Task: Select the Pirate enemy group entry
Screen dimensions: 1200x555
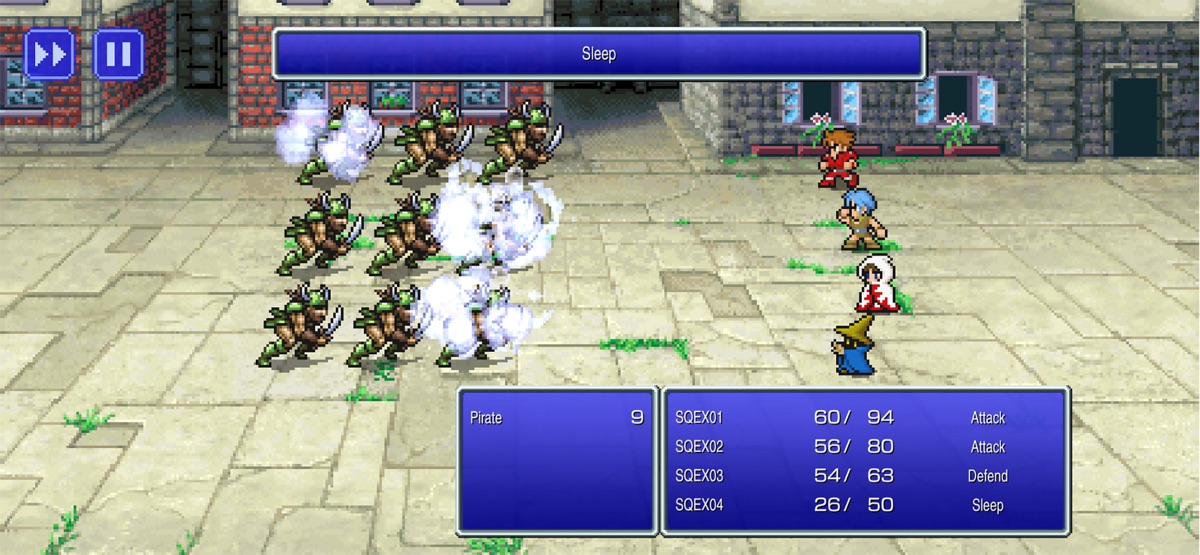Action: 556,418
